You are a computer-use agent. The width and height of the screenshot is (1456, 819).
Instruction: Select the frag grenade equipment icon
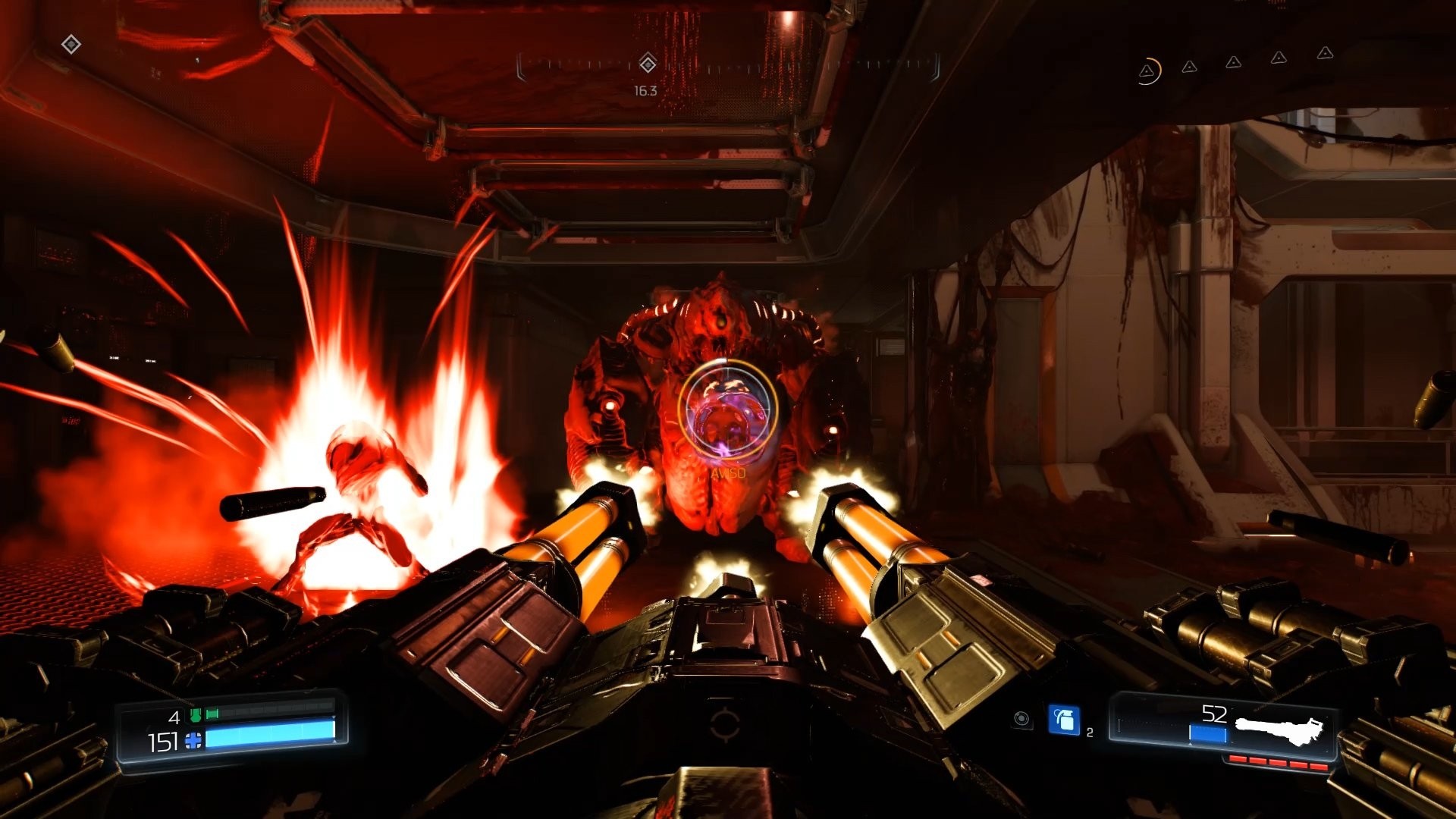click(1064, 719)
